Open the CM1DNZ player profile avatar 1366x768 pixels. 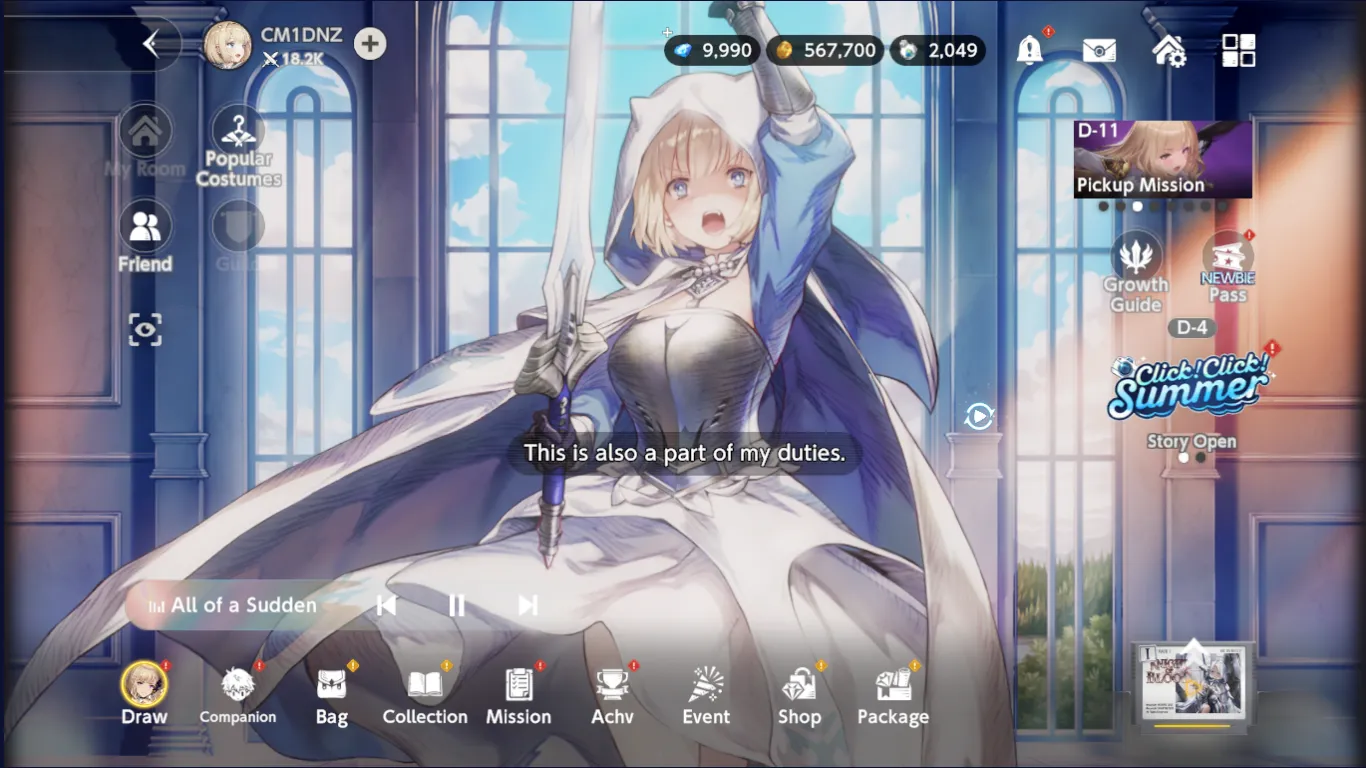tap(227, 46)
